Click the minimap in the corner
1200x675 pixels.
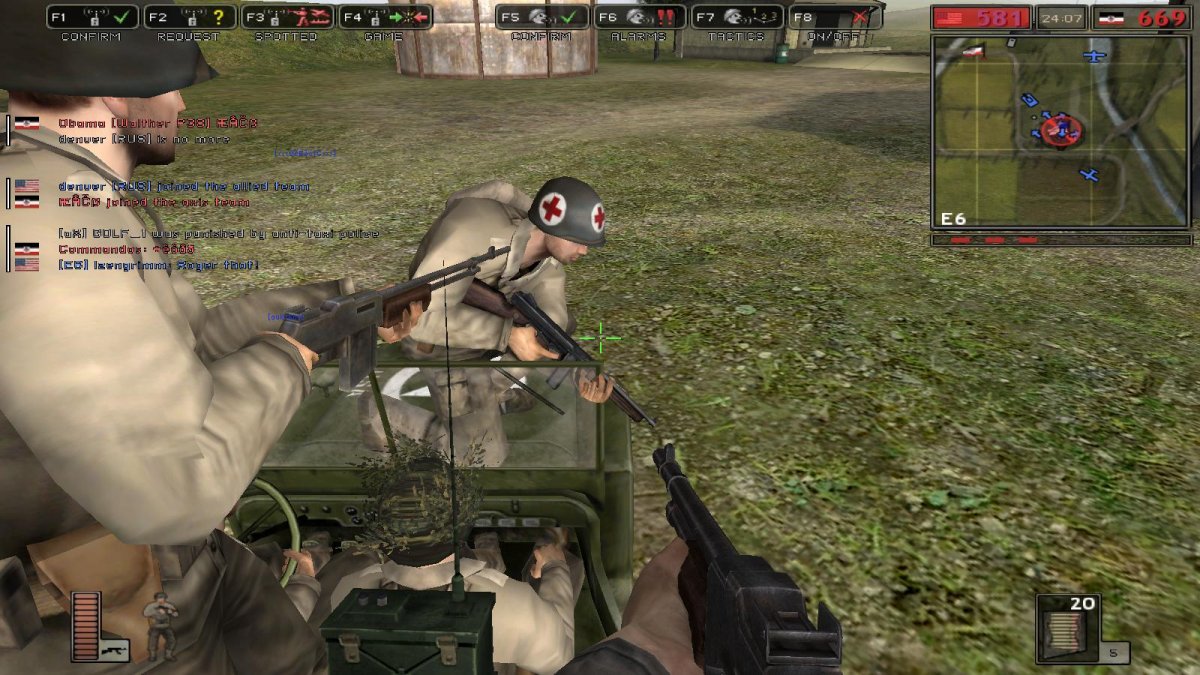tap(1061, 132)
